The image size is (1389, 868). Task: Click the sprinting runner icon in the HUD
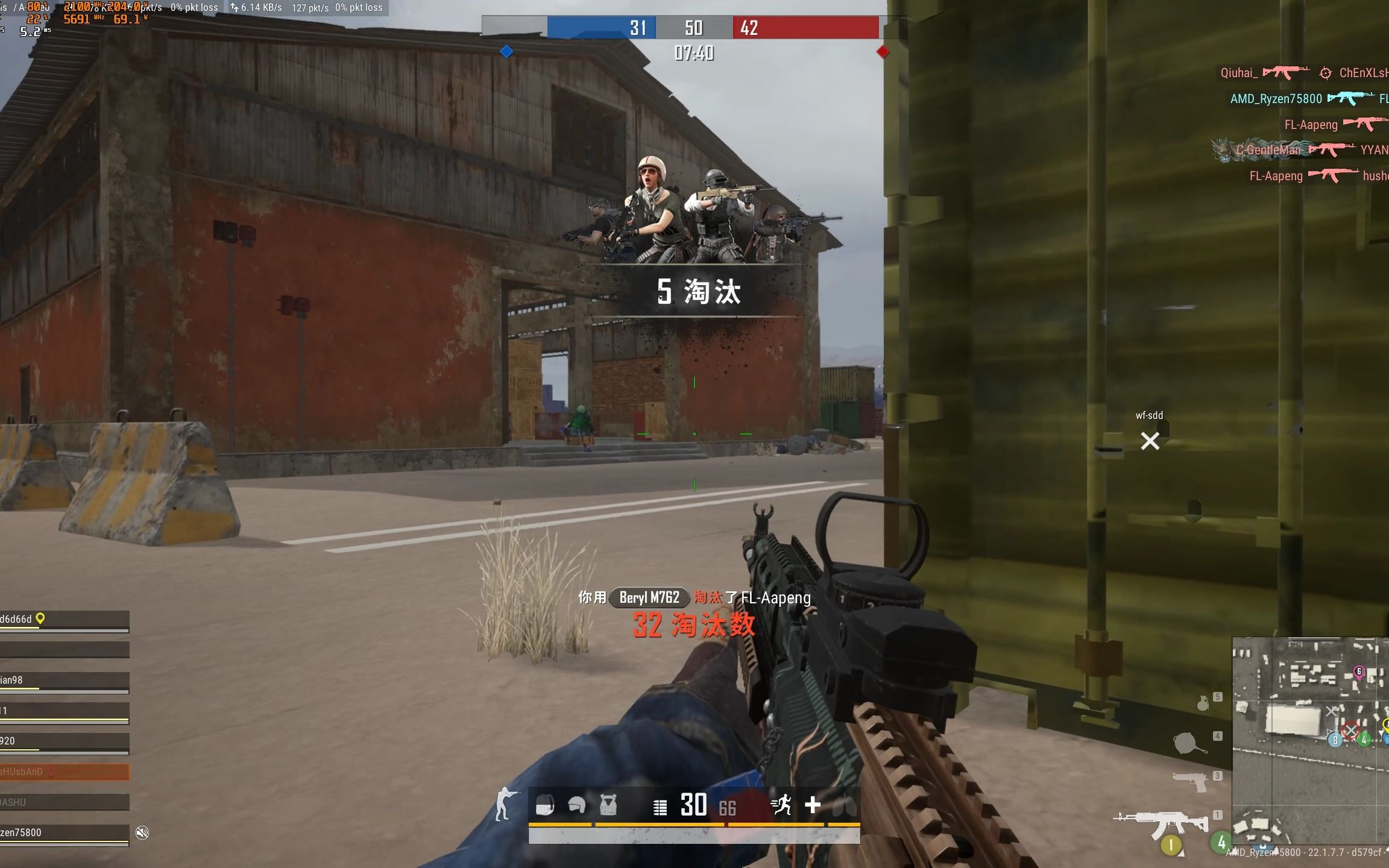pyautogui.click(x=783, y=803)
